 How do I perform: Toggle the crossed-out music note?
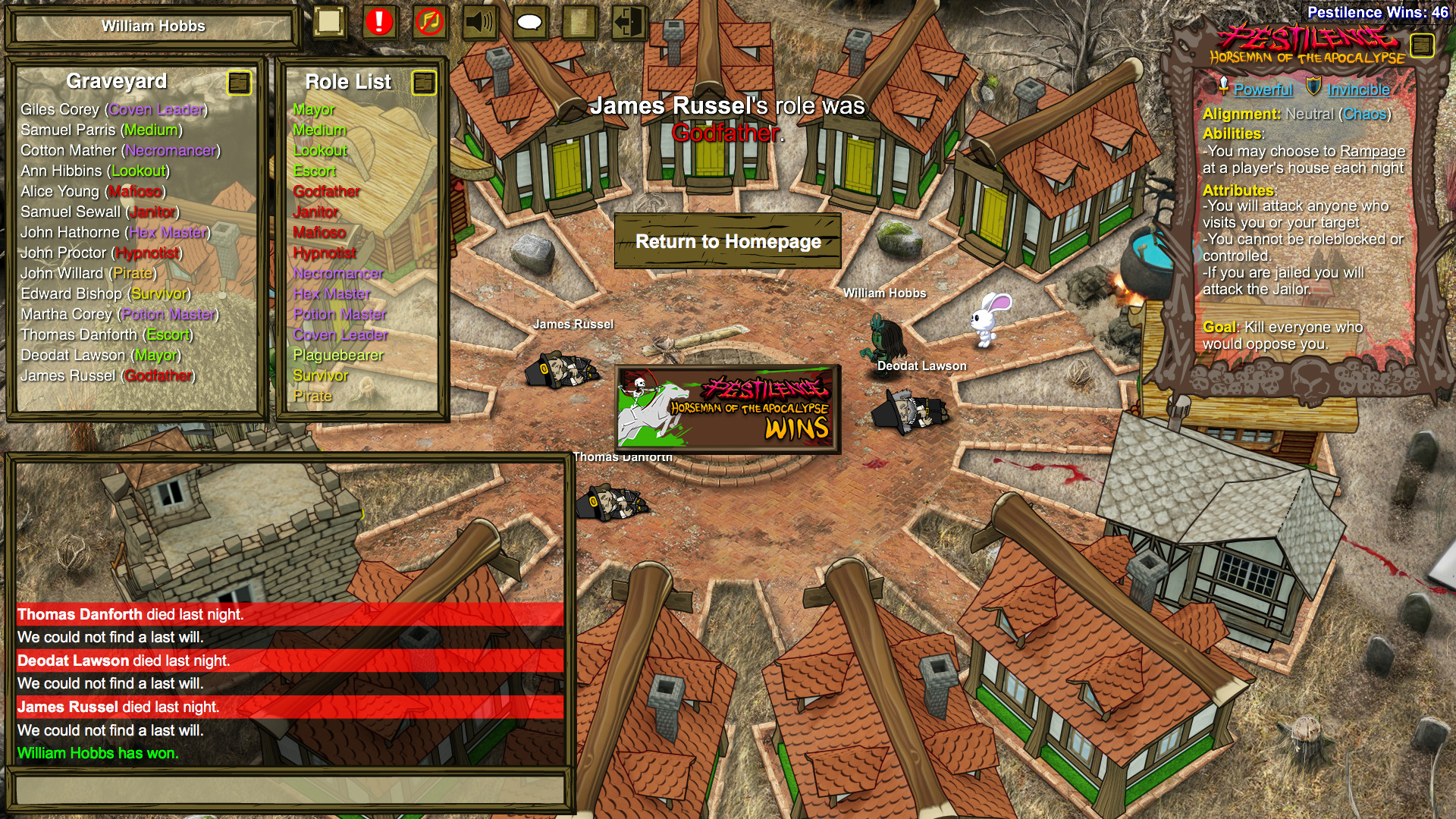coord(428,24)
